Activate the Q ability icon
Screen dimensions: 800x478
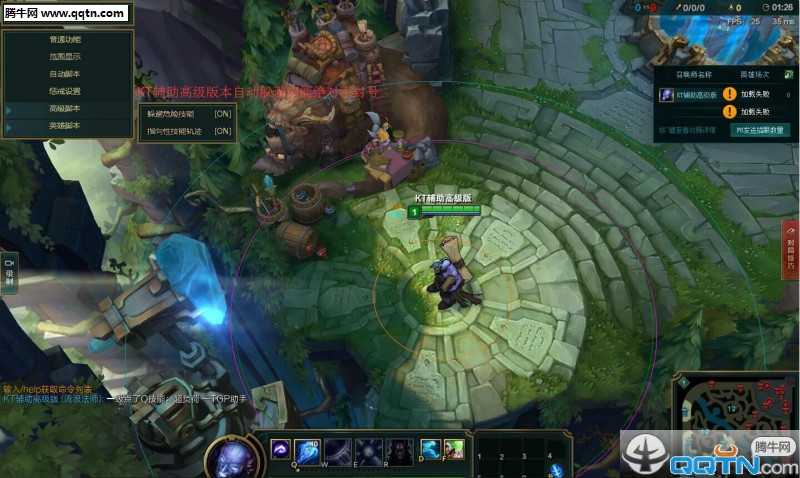click(x=281, y=450)
